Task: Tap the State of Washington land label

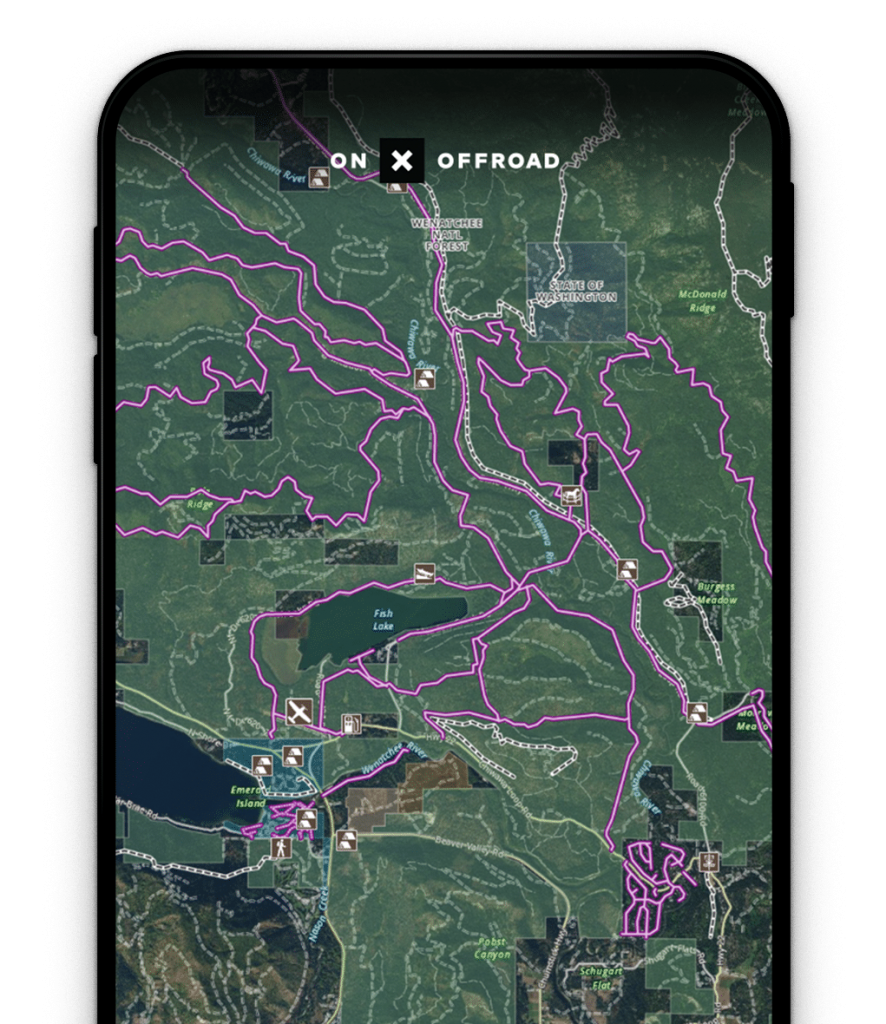Action: pyautogui.click(x=576, y=291)
